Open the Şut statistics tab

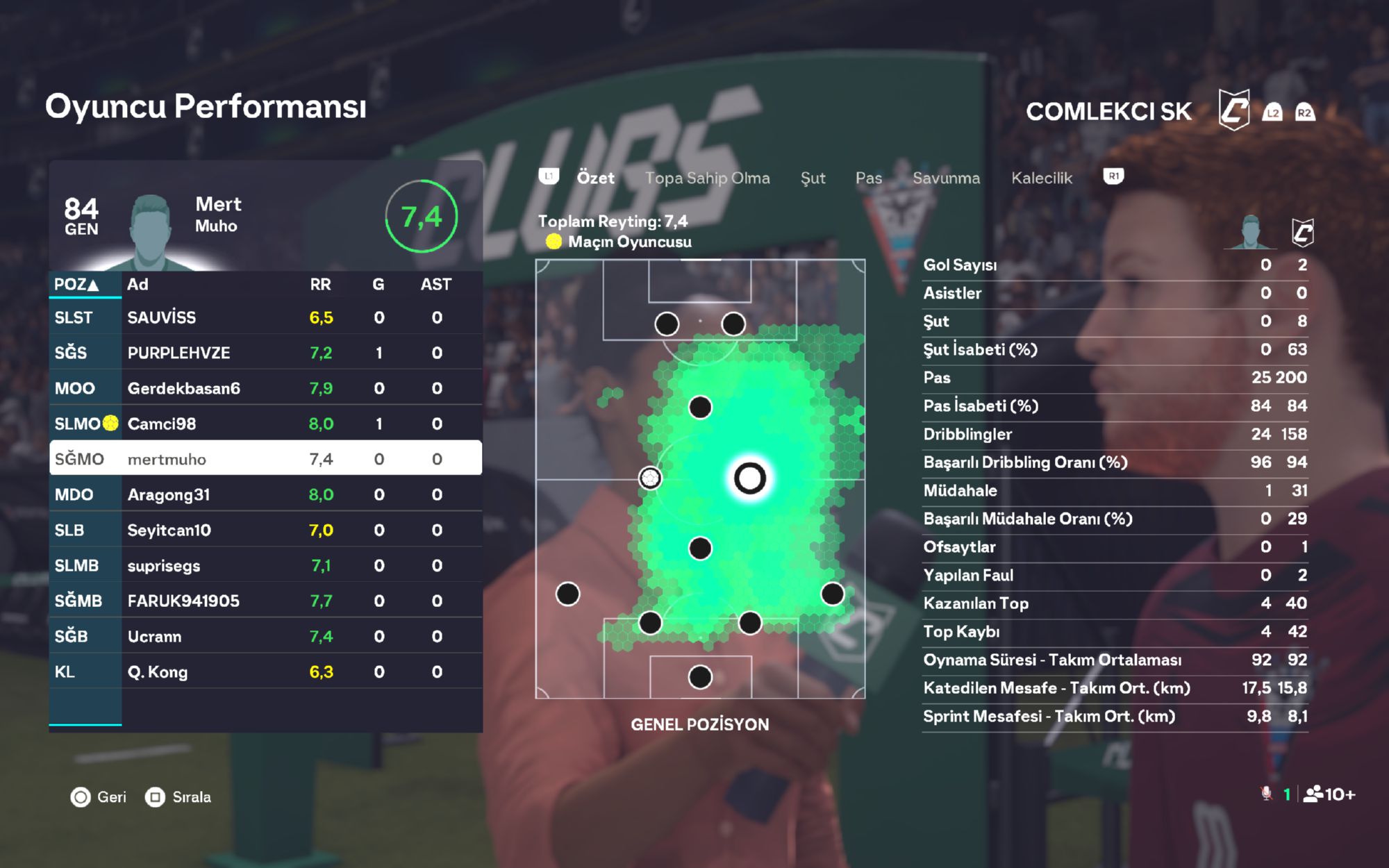click(x=813, y=178)
